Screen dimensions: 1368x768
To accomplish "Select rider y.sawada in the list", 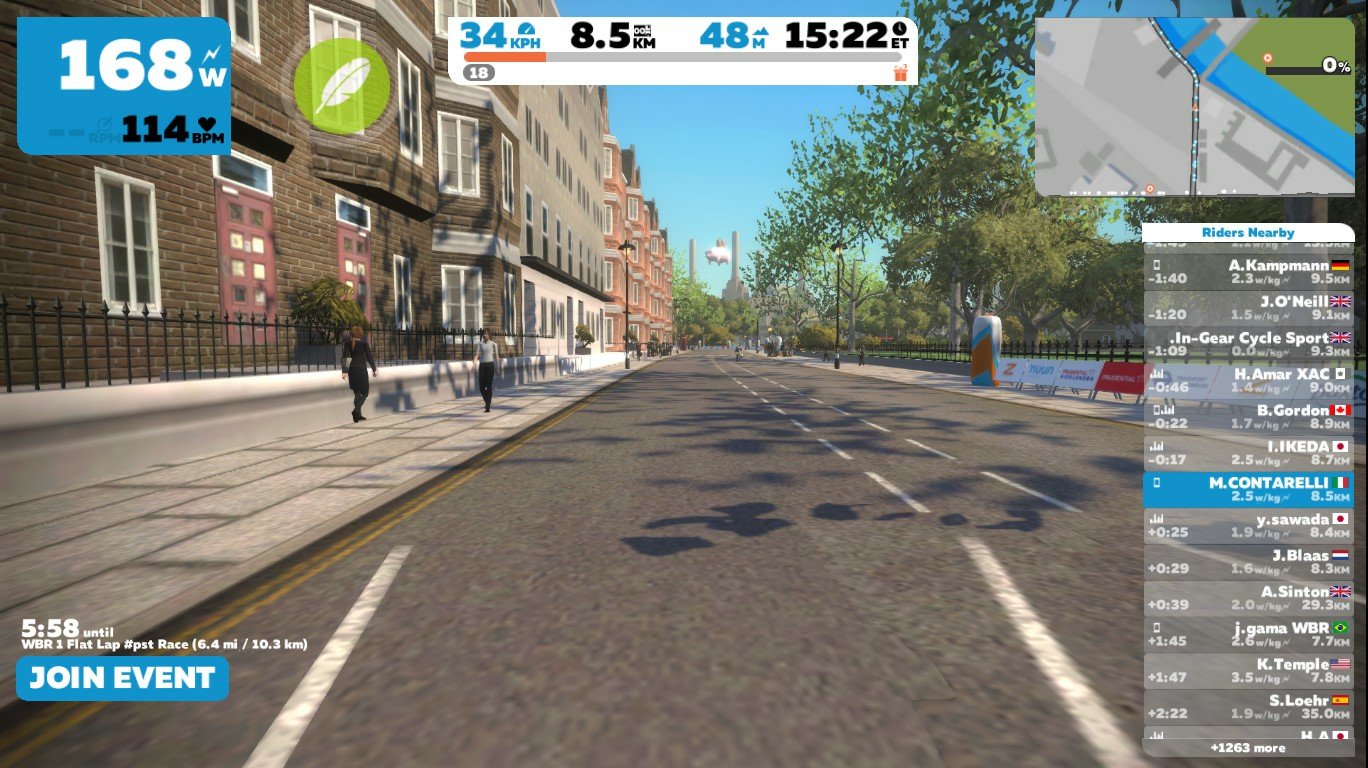I will (x=1248, y=526).
